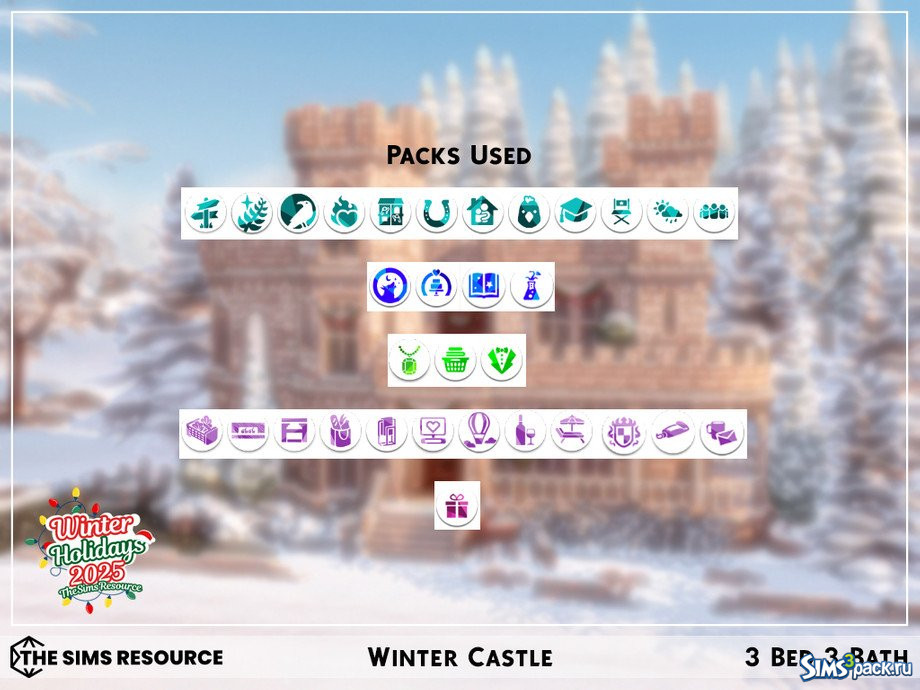Click the sun and cloud Seasons icon

pos(667,214)
